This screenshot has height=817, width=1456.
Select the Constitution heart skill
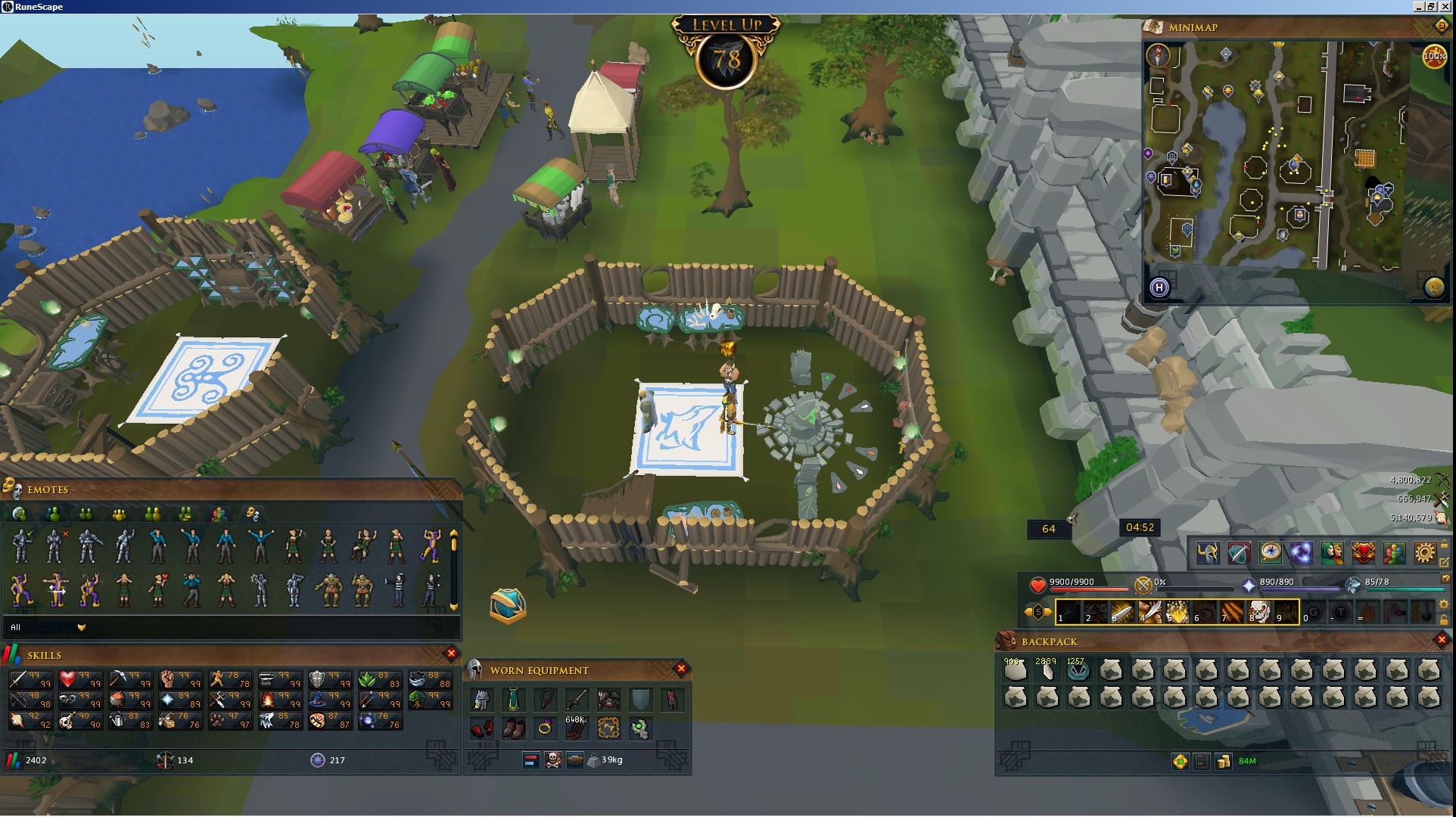pyautogui.click(x=68, y=679)
